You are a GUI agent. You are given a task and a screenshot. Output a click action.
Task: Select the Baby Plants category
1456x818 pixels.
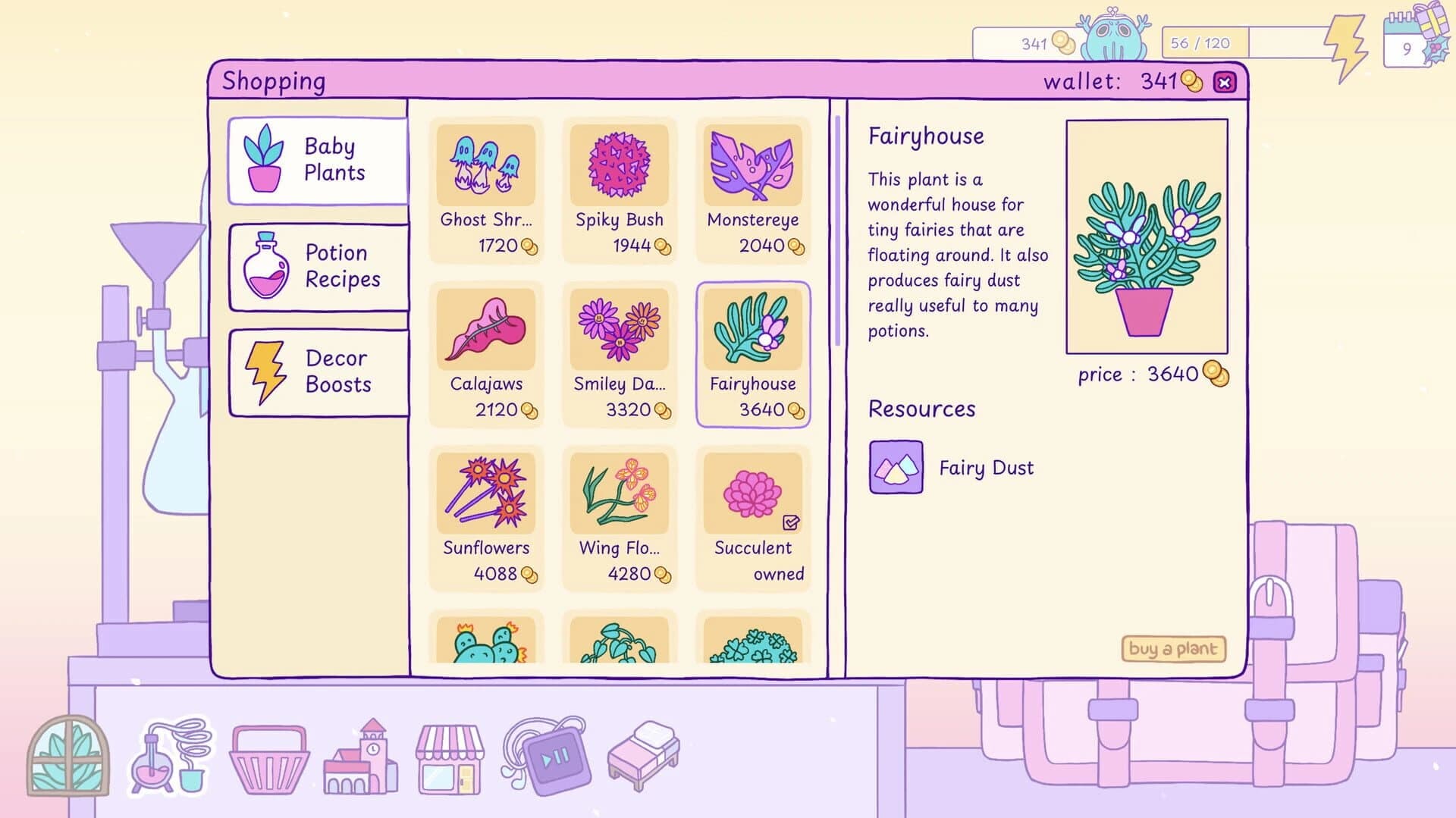coord(318,158)
